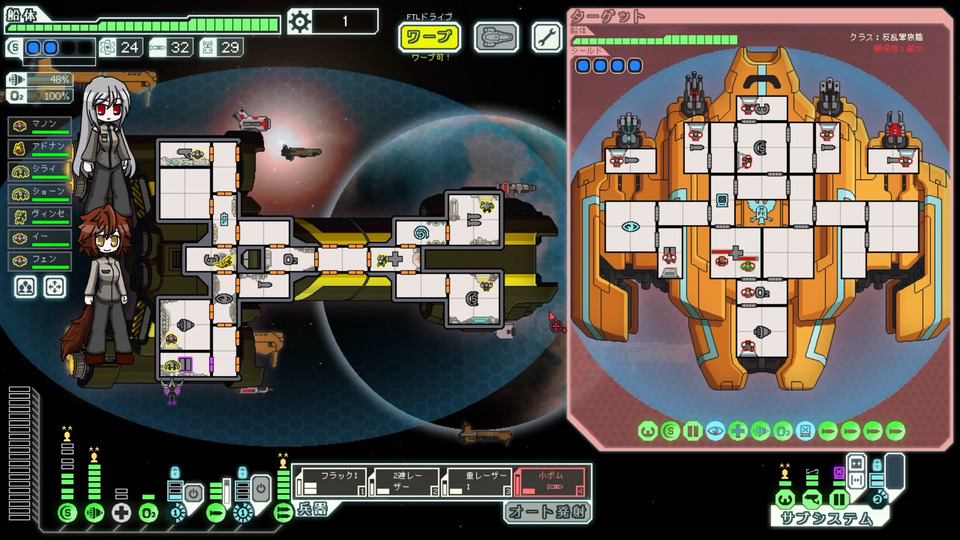Click the yellow ワープ FTL jump button
The image size is (960, 540).
tap(429, 37)
